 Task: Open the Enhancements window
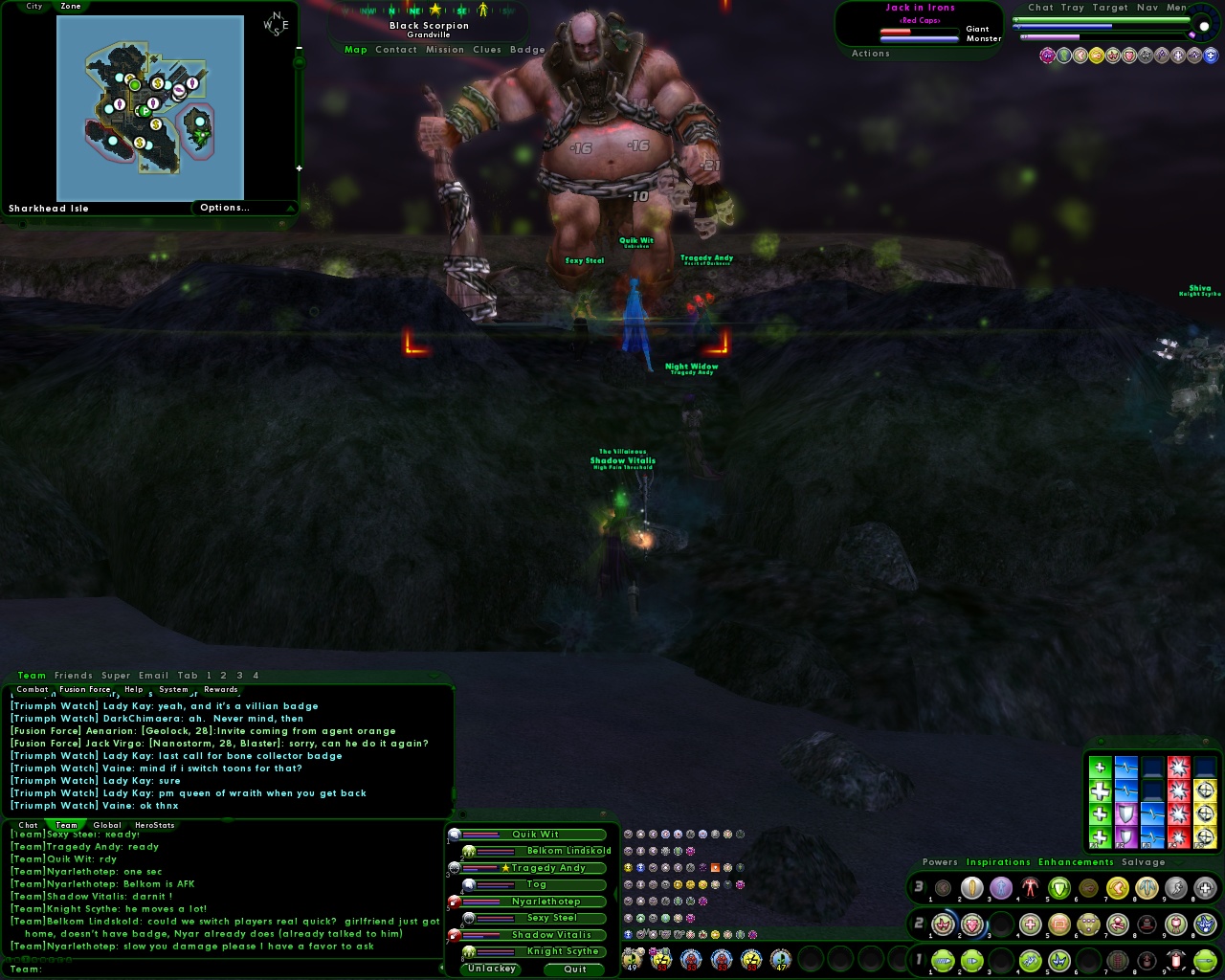click(x=1076, y=862)
